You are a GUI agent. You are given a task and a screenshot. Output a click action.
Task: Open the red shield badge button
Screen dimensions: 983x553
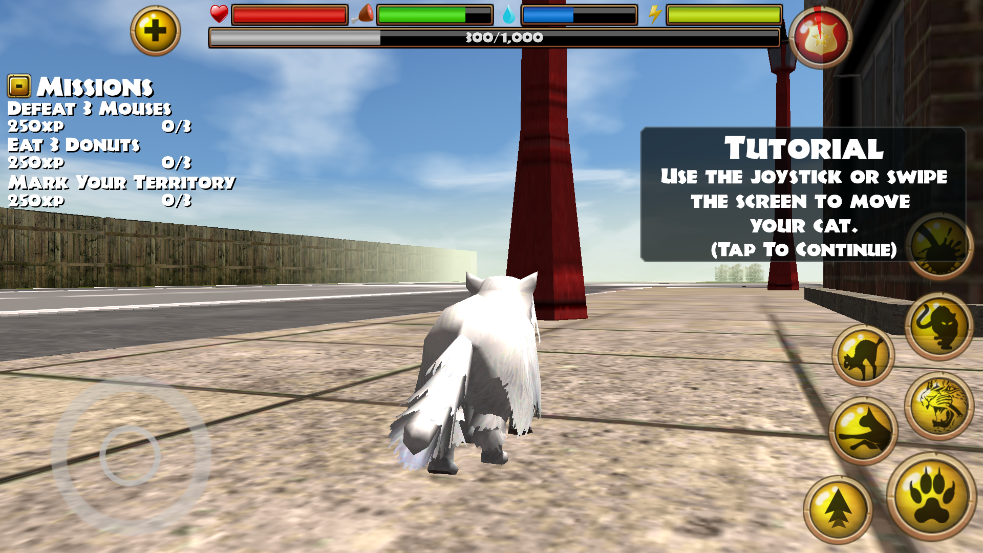click(x=820, y=37)
